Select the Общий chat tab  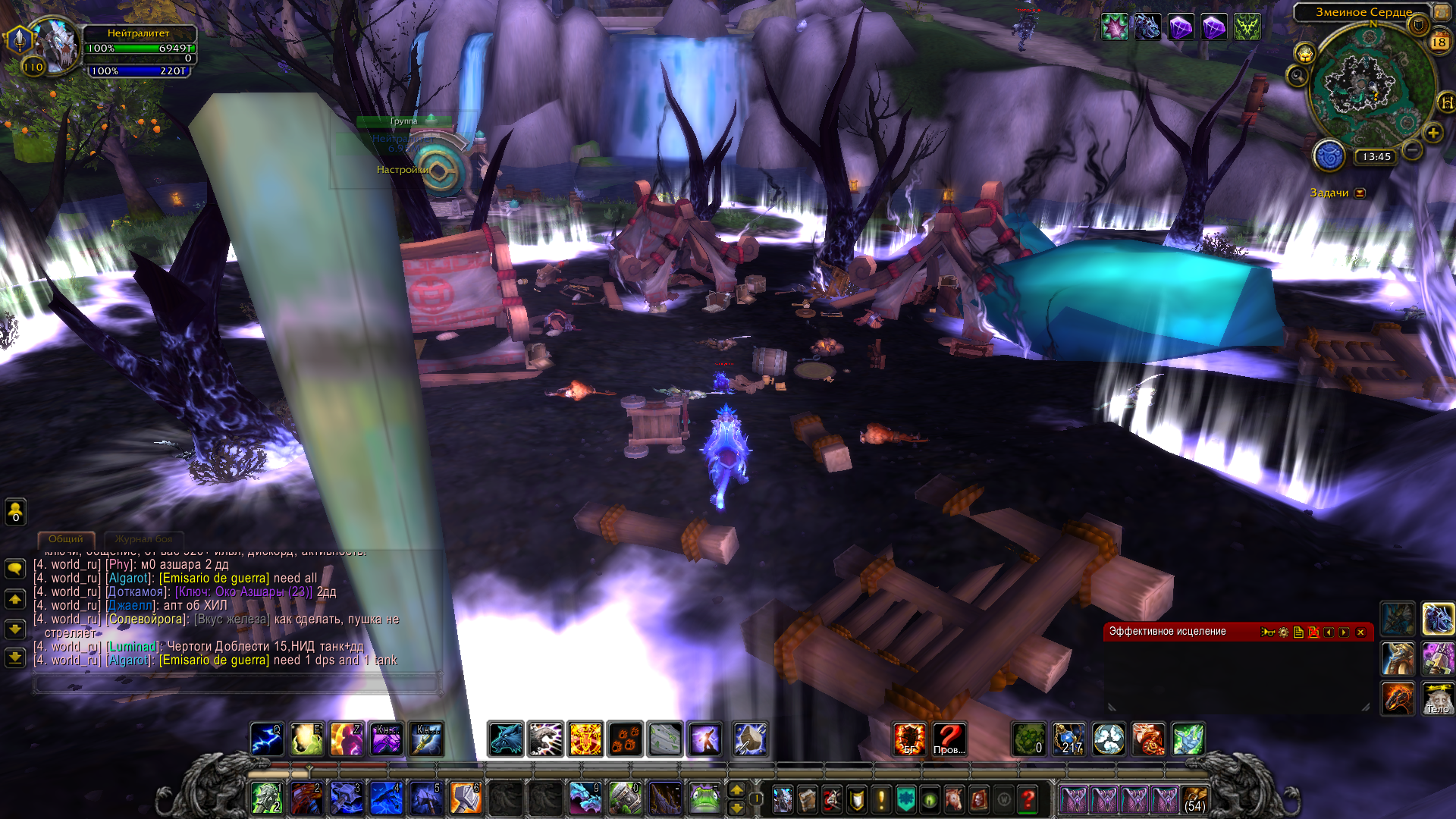[x=66, y=539]
